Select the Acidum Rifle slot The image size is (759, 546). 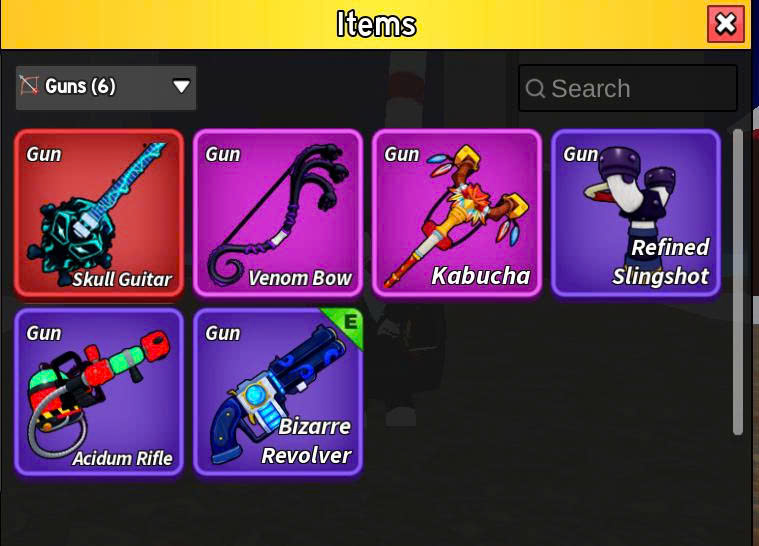99,392
